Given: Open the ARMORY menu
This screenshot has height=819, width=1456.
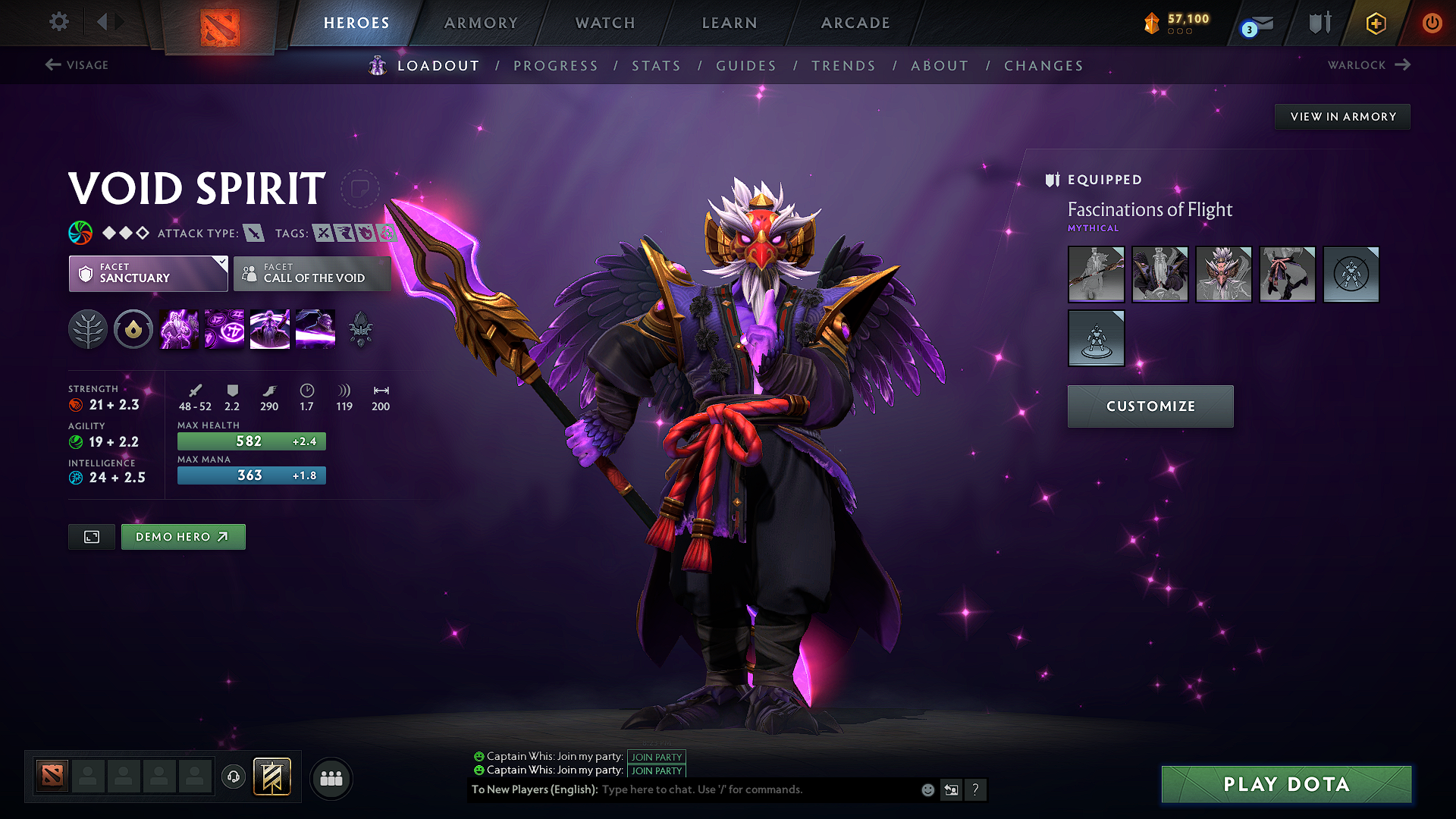Looking at the screenshot, I should 480,23.
